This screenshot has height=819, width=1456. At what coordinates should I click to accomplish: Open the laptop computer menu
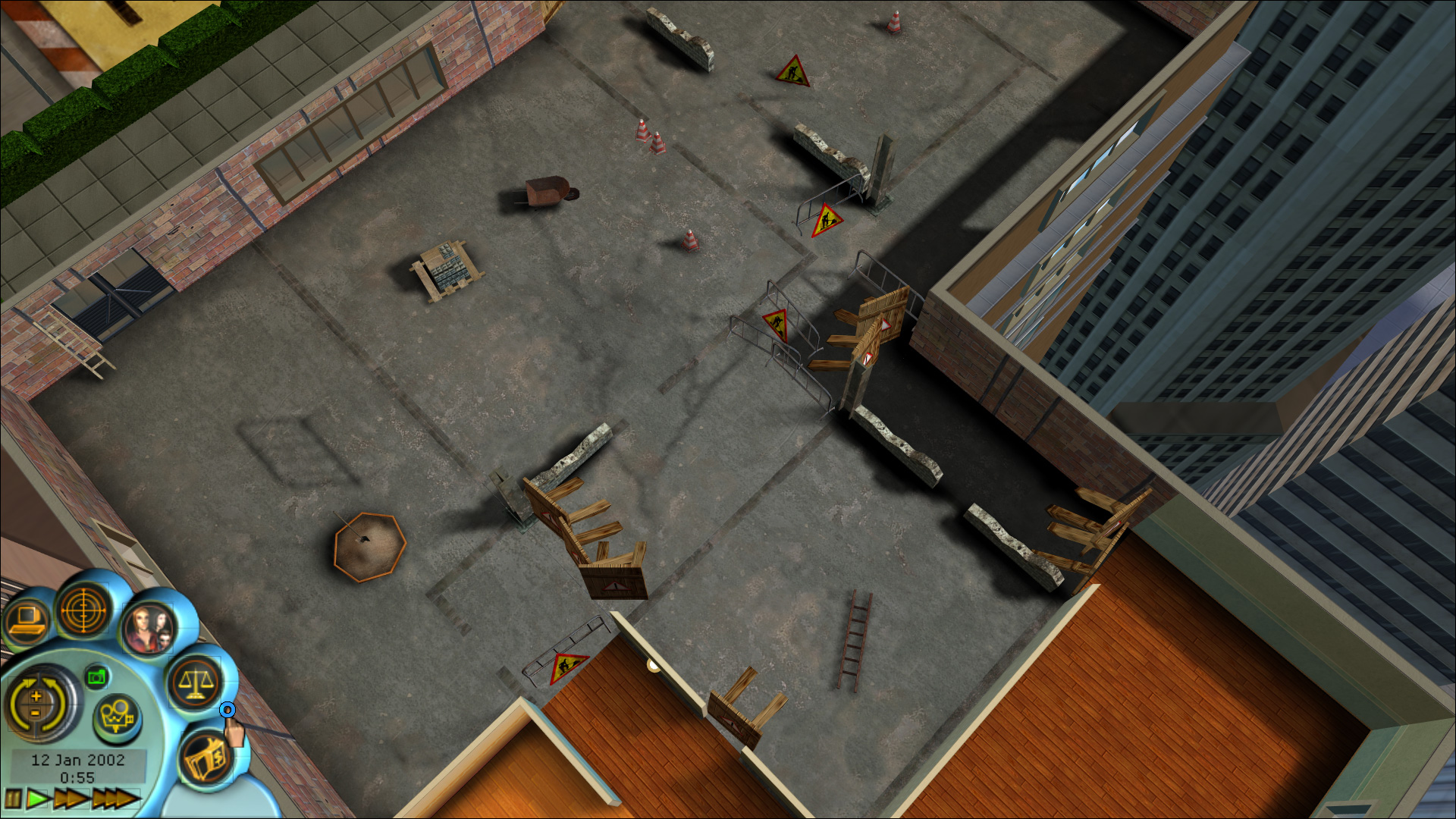(27, 619)
